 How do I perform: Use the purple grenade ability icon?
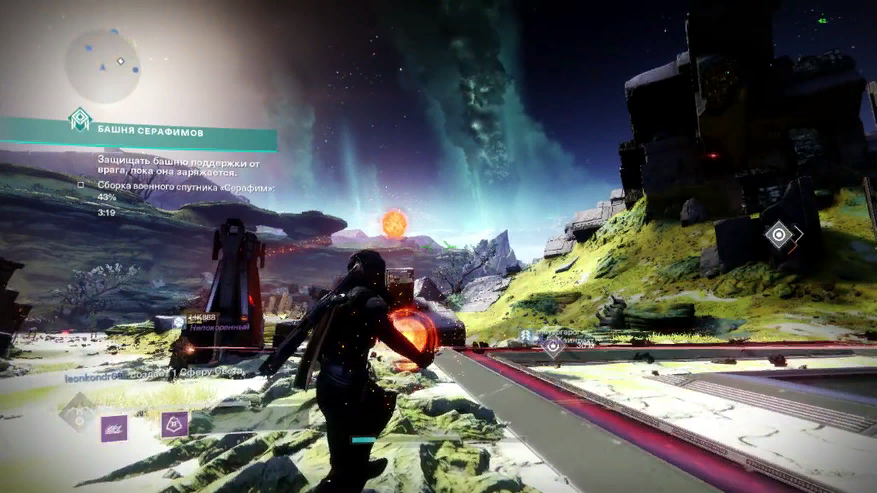click(114, 428)
